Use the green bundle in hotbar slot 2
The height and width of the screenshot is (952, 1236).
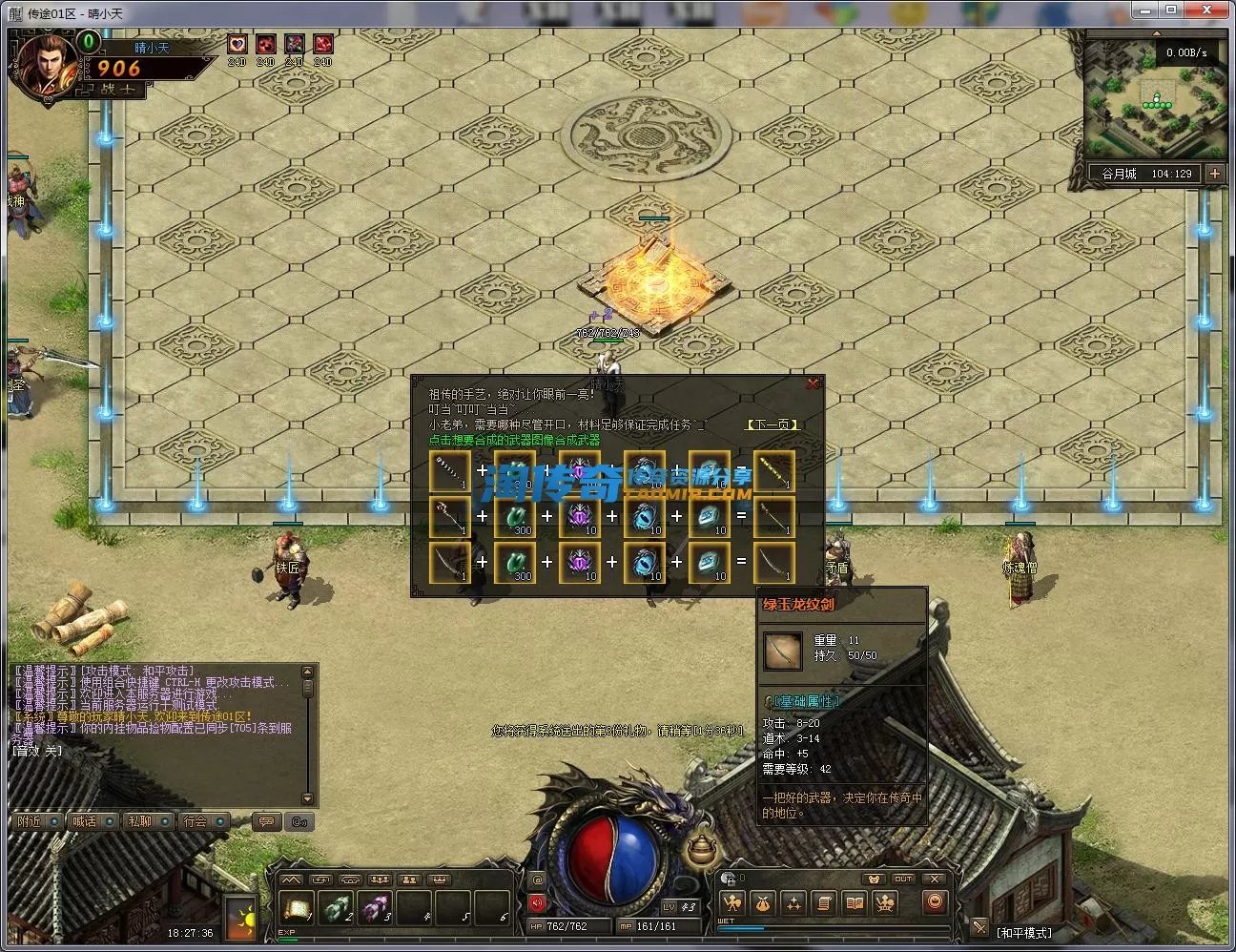tap(336, 906)
